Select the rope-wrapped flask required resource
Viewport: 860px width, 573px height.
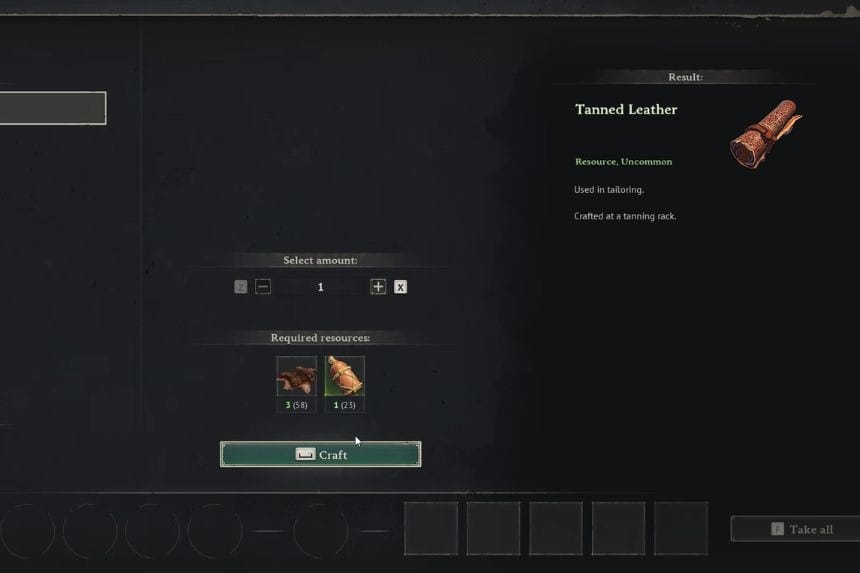click(x=344, y=377)
